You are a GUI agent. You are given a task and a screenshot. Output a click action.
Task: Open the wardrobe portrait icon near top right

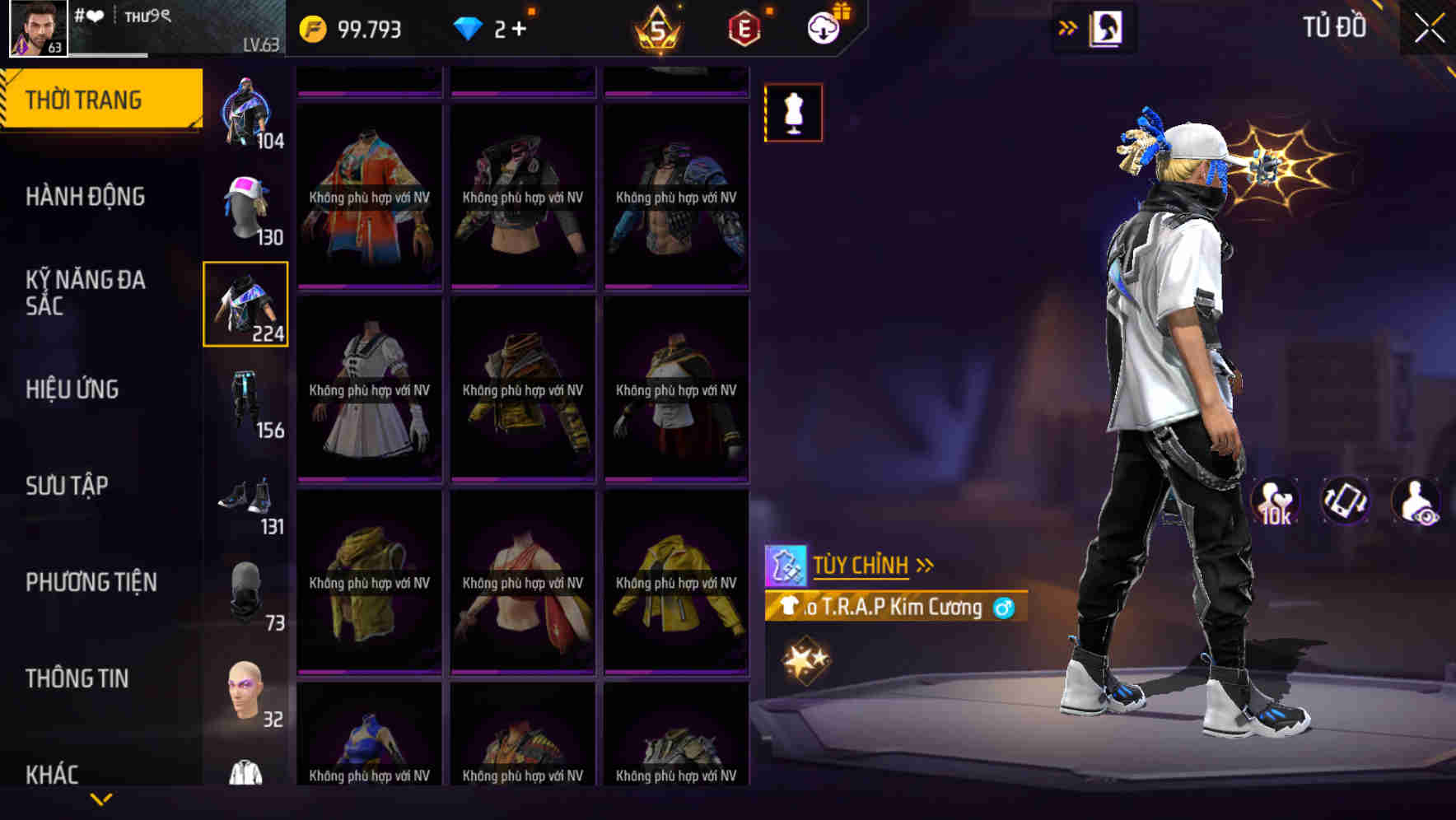click(1104, 27)
